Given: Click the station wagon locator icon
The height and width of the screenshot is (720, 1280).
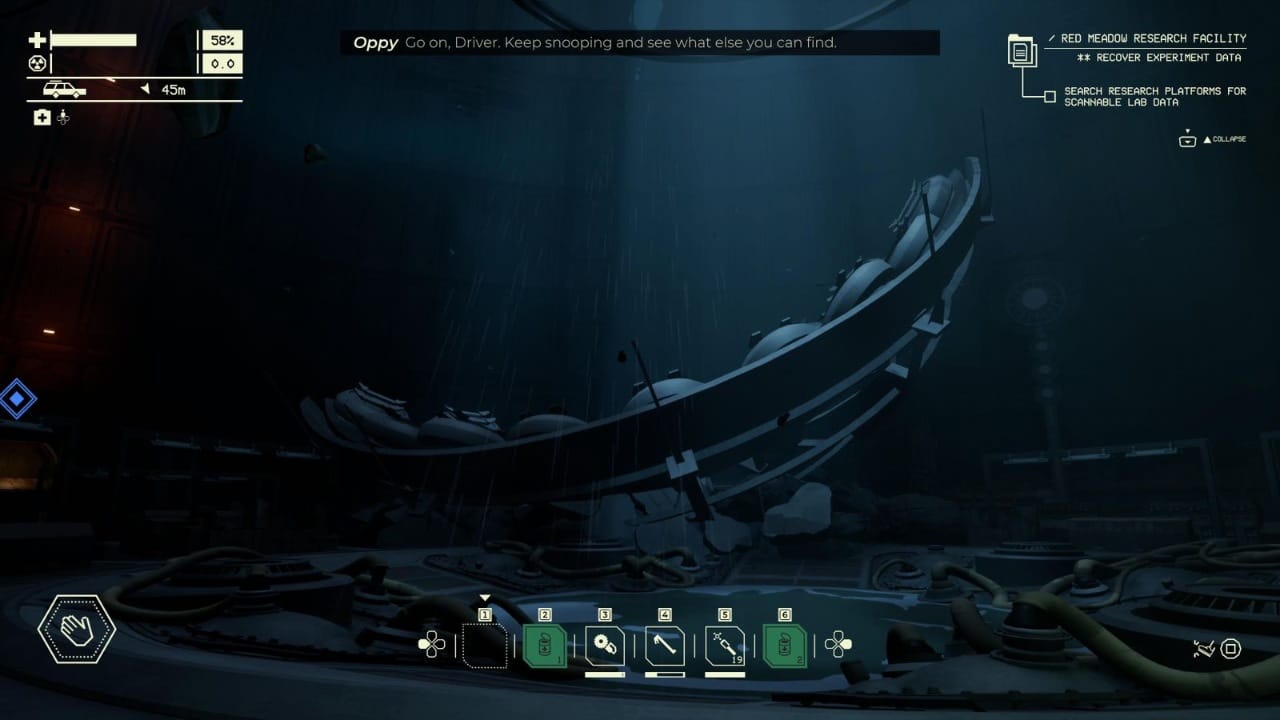Looking at the screenshot, I should point(64,90).
